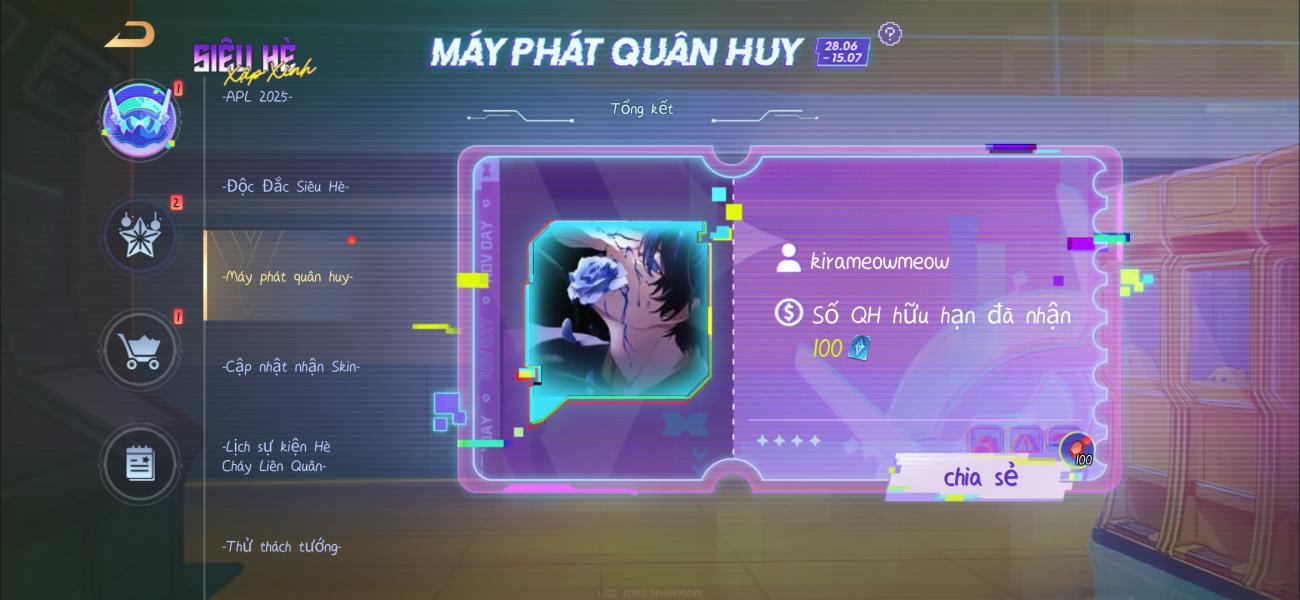Go back using the return arrow
The width and height of the screenshot is (1300, 600).
pos(130,35)
